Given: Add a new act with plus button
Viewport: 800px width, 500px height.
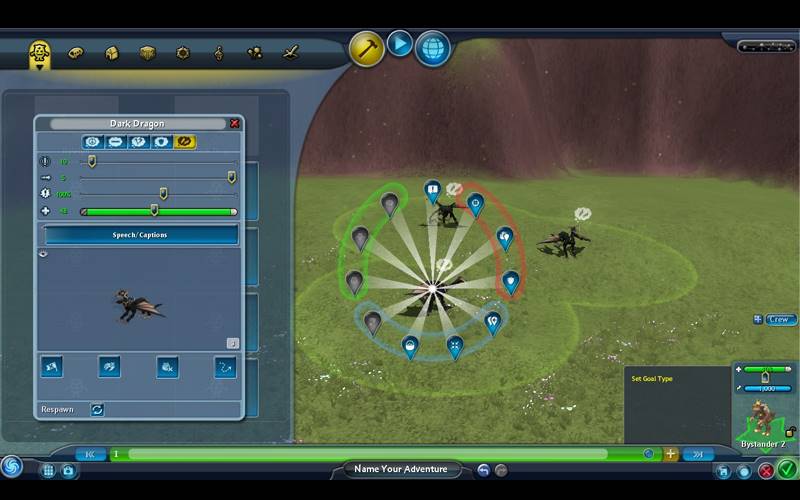Looking at the screenshot, I should [670, 454].
